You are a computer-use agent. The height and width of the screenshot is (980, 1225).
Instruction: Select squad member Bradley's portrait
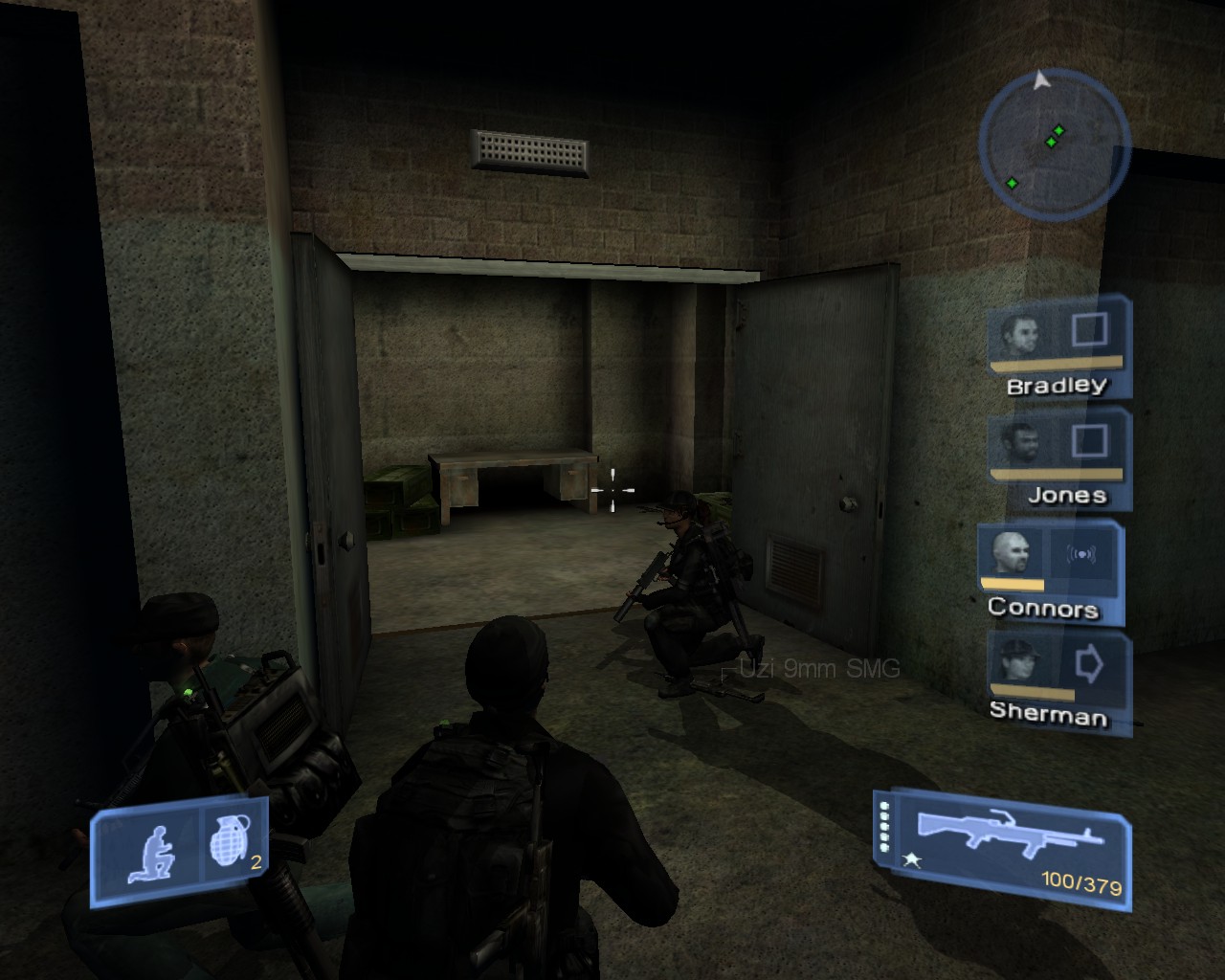tap(1018, 334)
